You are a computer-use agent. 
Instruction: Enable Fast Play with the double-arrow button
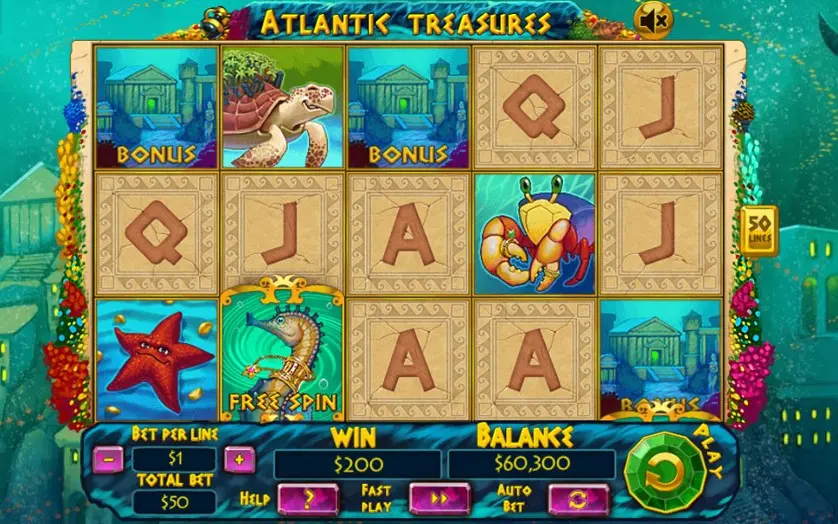[x=439, y=497]
